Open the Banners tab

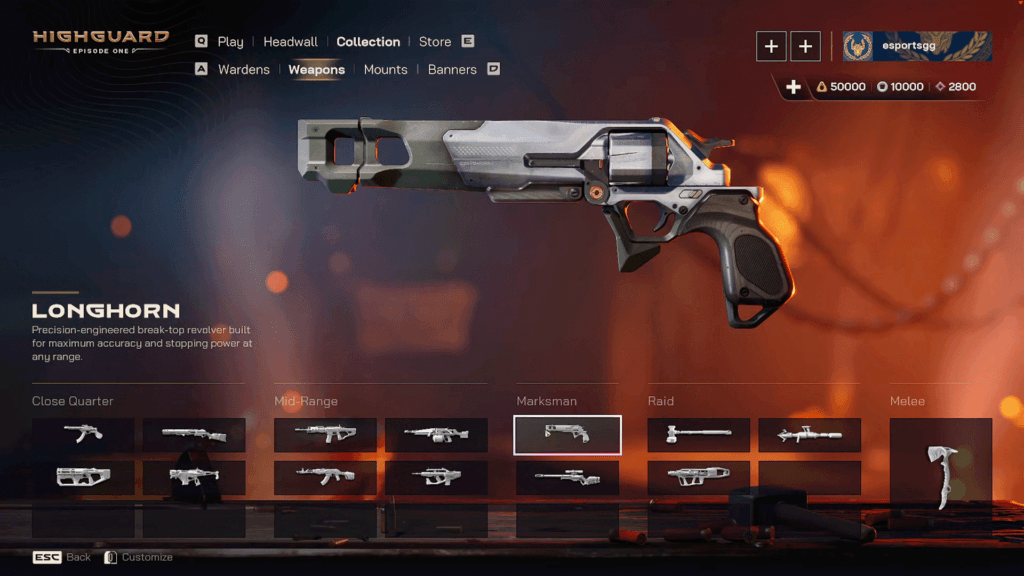click(452, 70)
